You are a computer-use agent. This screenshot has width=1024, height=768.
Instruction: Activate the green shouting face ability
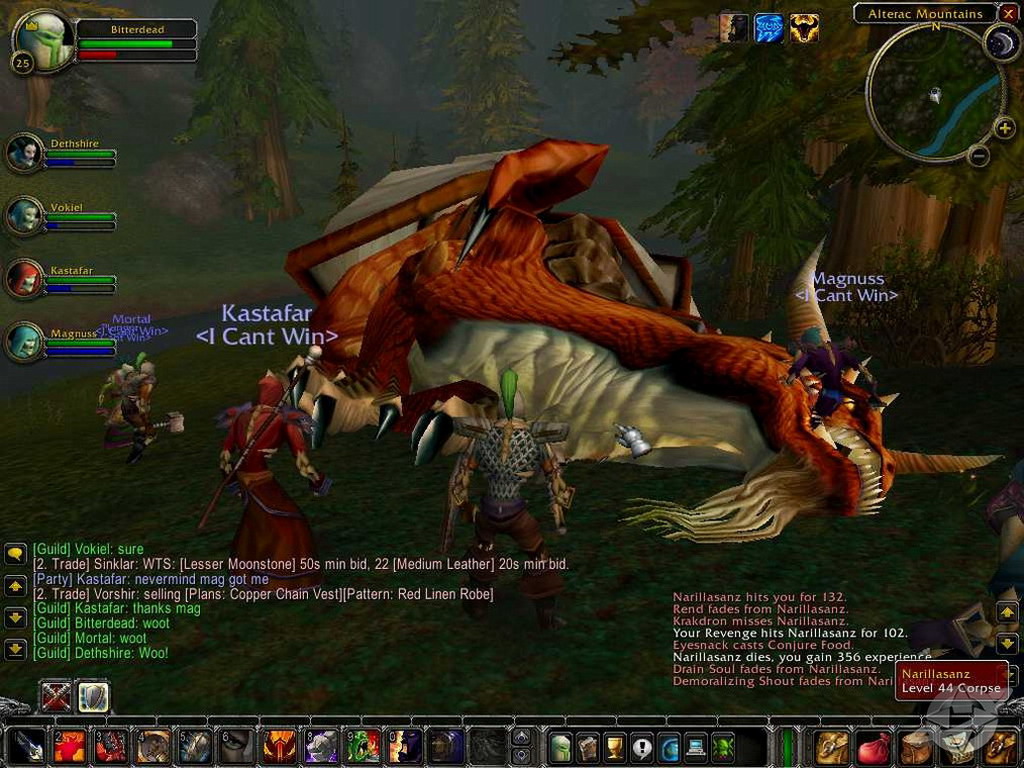[x=362, y=746]
